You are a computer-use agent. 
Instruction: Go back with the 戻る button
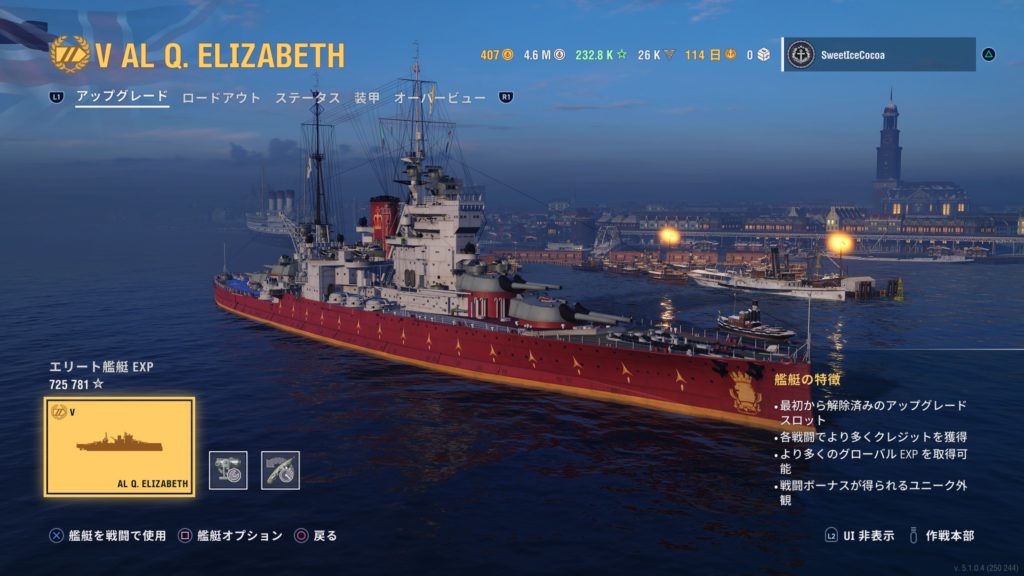[316, 536]
